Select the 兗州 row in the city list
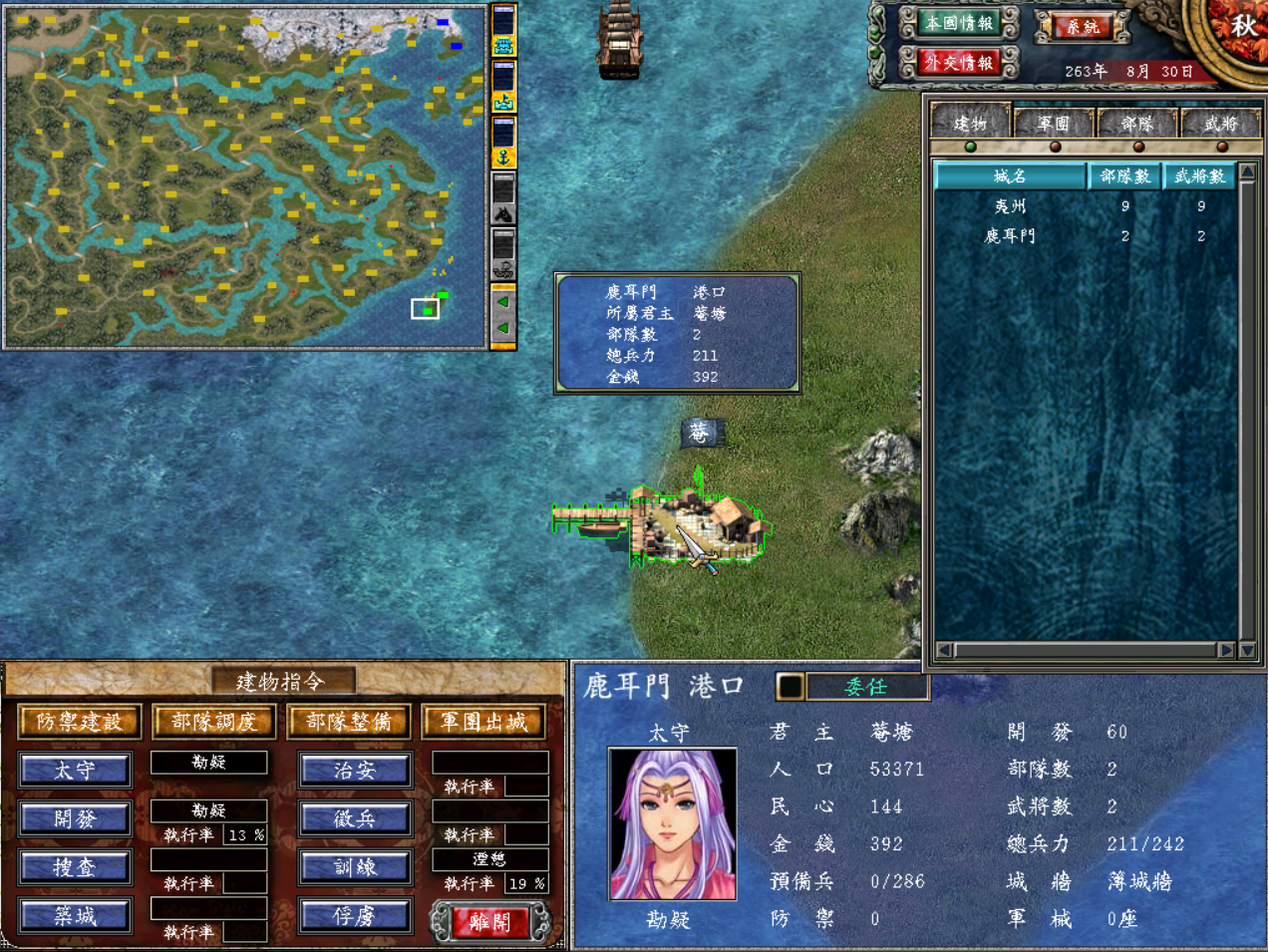Image resolution: width=1268 pixels, height=952 pixels. coord(1010,206)
